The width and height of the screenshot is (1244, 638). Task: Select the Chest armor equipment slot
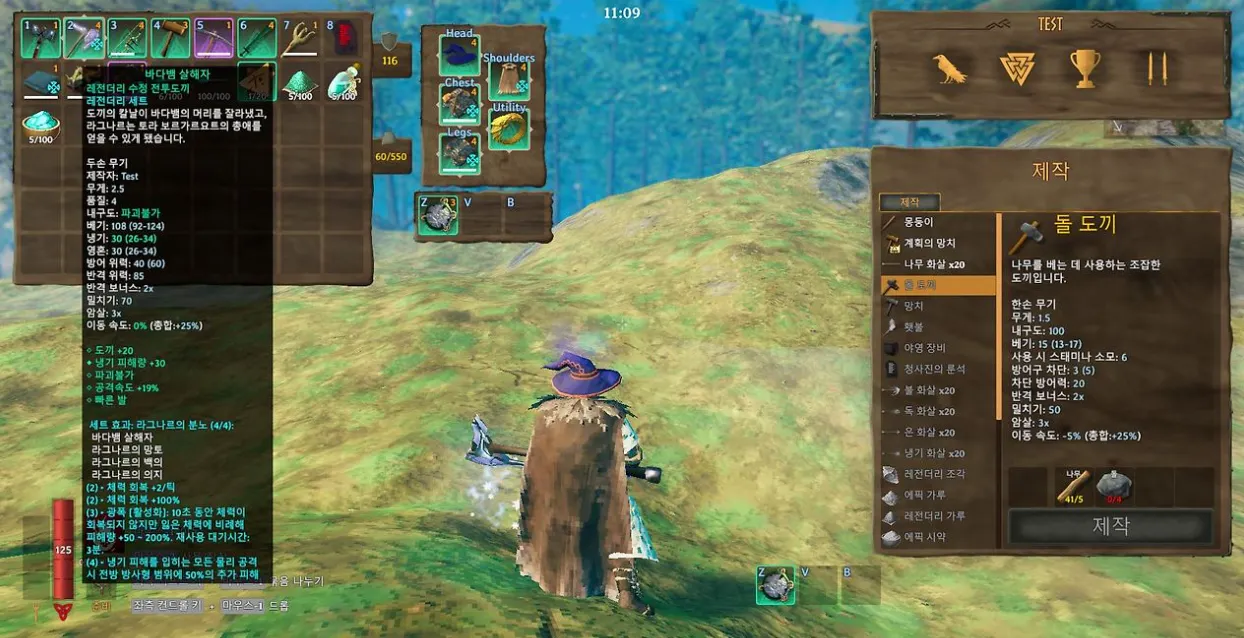(459, 104)
